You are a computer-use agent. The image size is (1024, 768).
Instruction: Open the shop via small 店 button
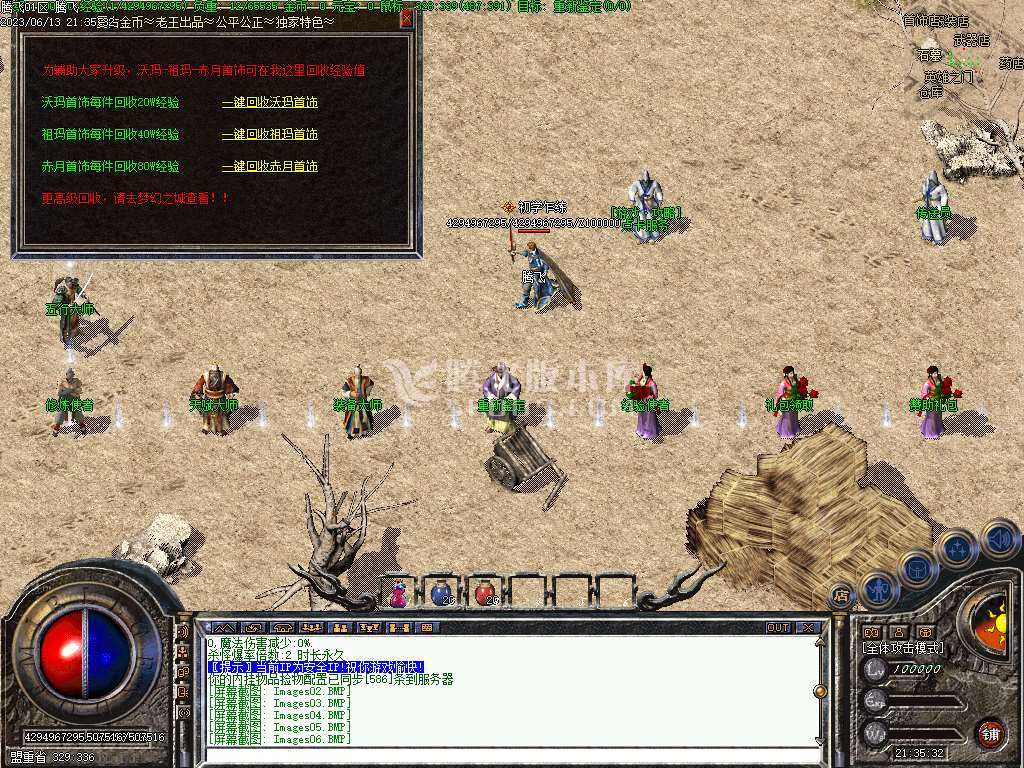point(841,596)
